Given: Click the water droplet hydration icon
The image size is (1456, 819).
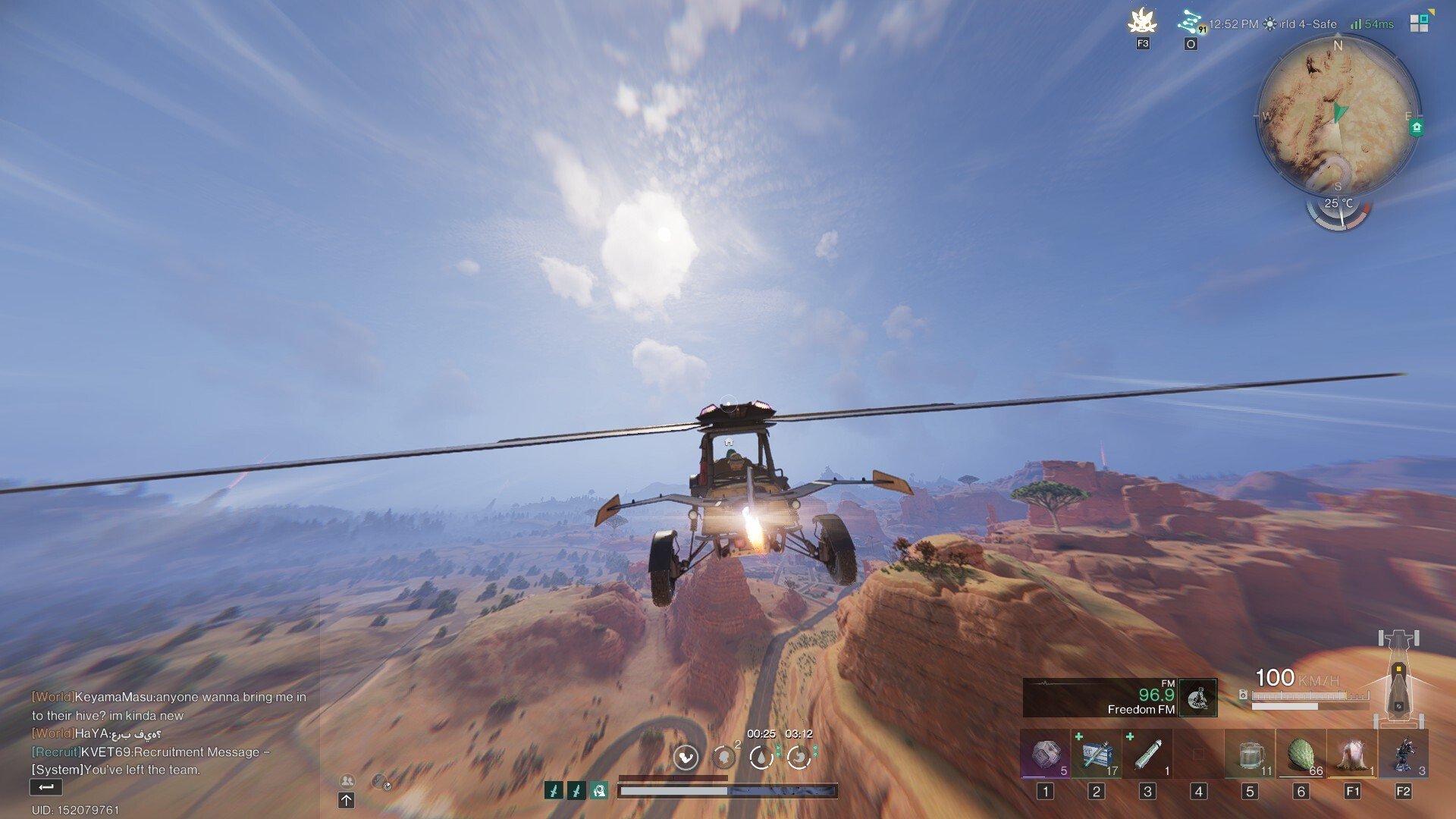Looking at the screenshot, I should [x=761, y=757].
